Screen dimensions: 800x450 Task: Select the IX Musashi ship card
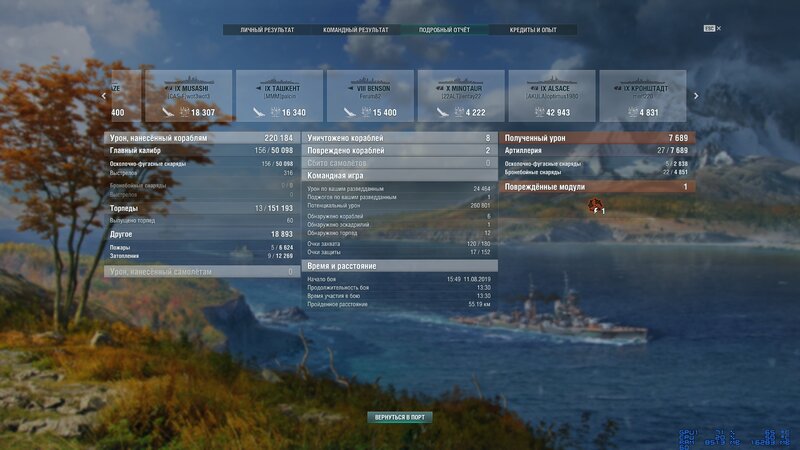(x=189, y=96)
